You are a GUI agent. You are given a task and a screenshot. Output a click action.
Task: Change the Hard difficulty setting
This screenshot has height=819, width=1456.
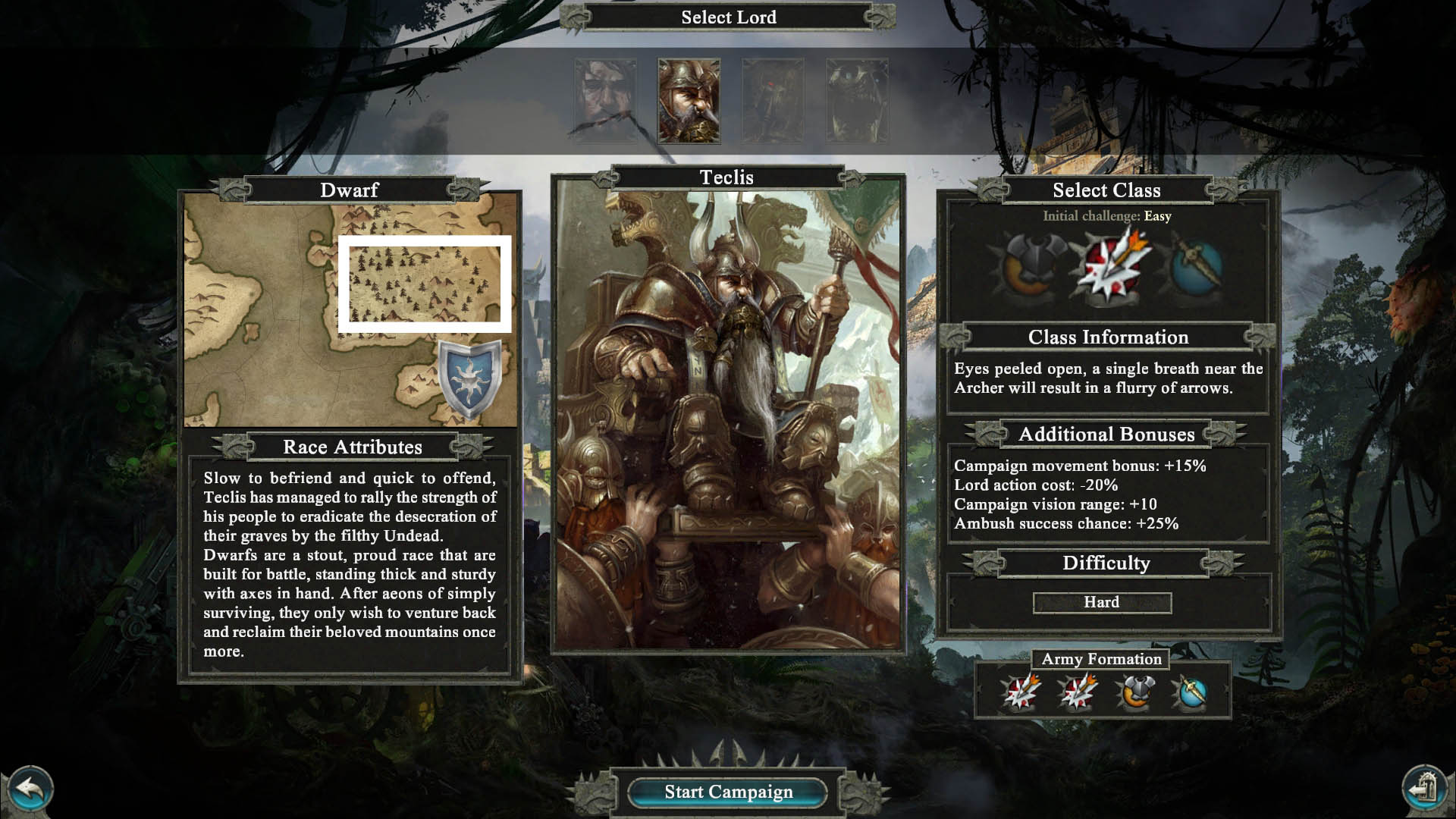(1102, 603)
